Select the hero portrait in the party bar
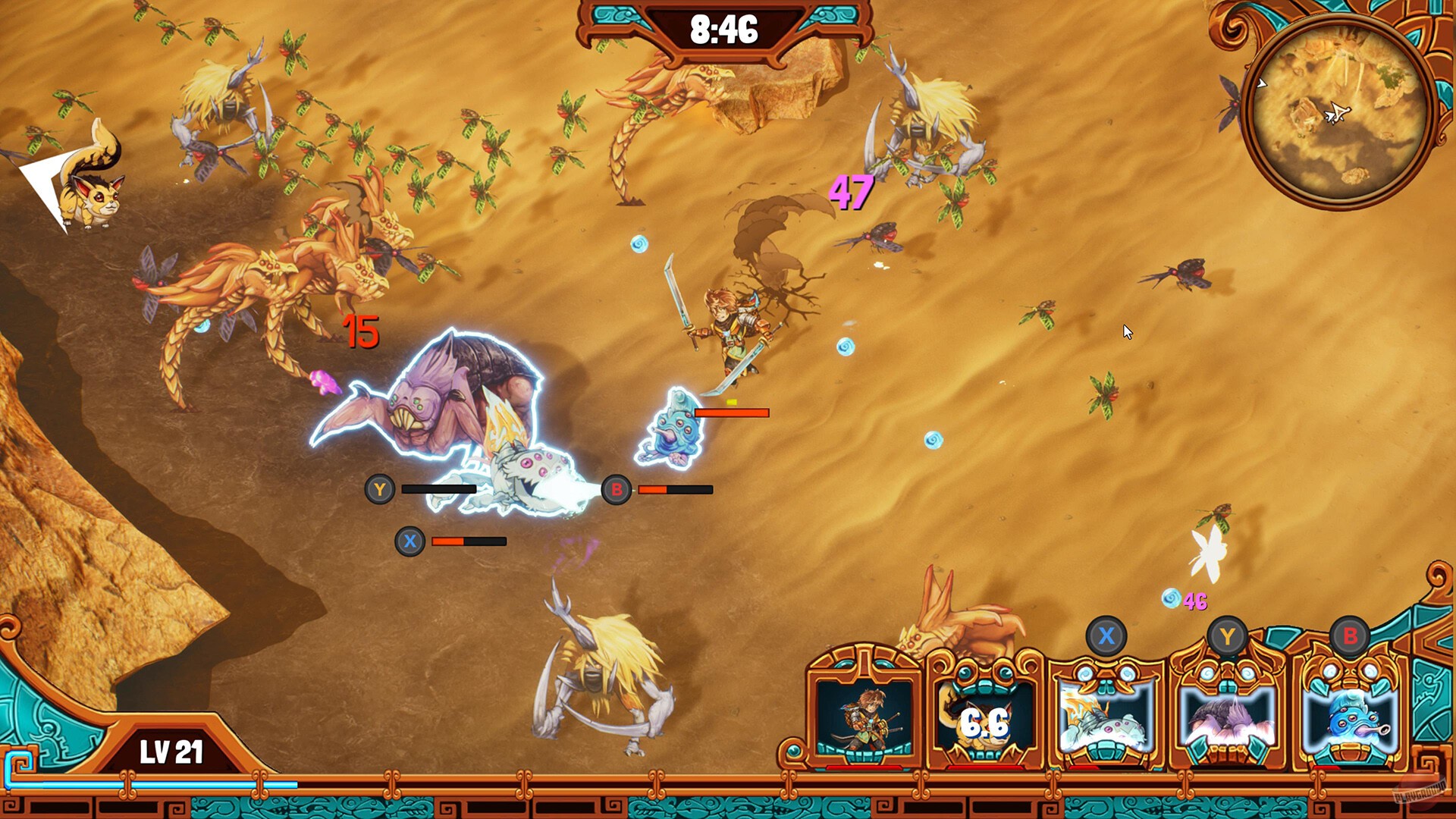1456x819 pixels. 863,717
